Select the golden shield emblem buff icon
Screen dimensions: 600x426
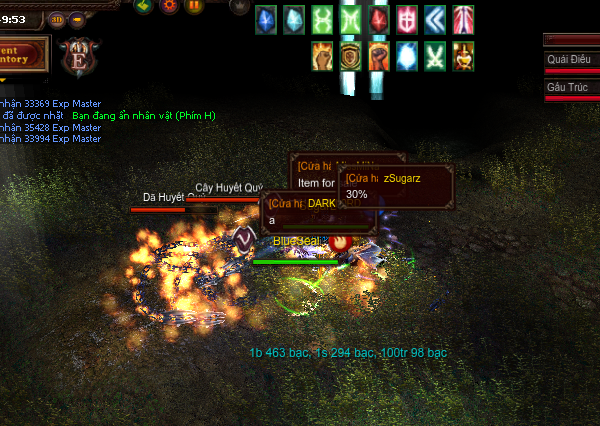tap(350, 55)
